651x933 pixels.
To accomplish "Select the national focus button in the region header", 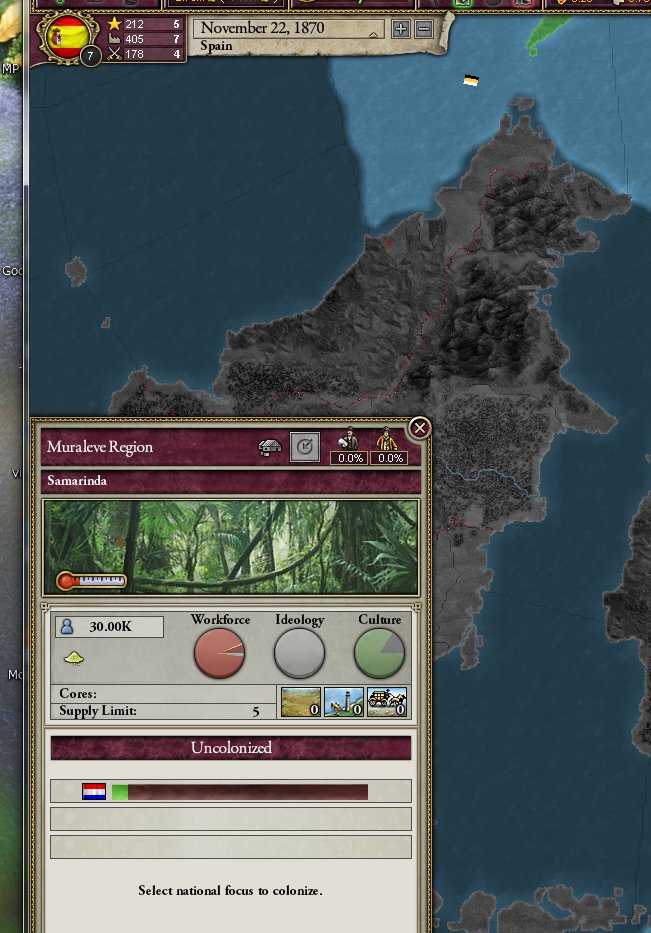I will pos(305,447).
